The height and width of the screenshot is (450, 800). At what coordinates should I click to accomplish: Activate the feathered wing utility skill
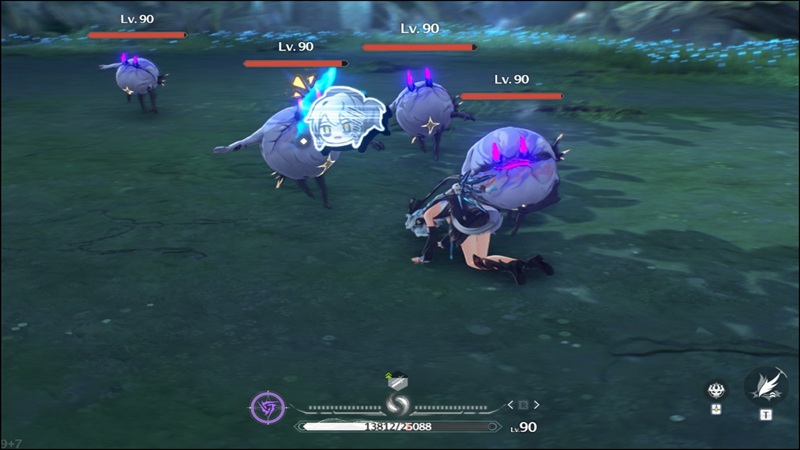[x=765, y=386]
